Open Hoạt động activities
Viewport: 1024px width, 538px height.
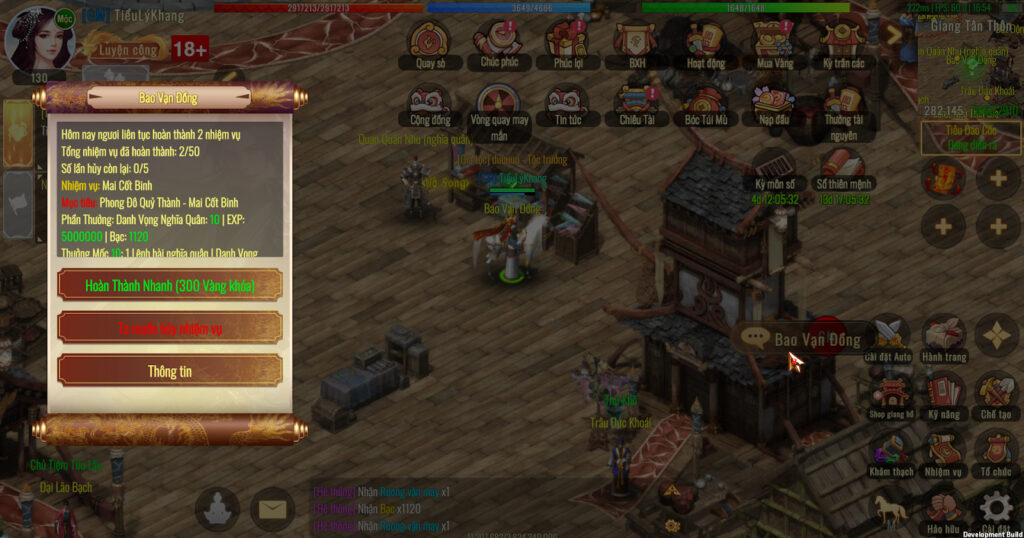click(704, 42)
